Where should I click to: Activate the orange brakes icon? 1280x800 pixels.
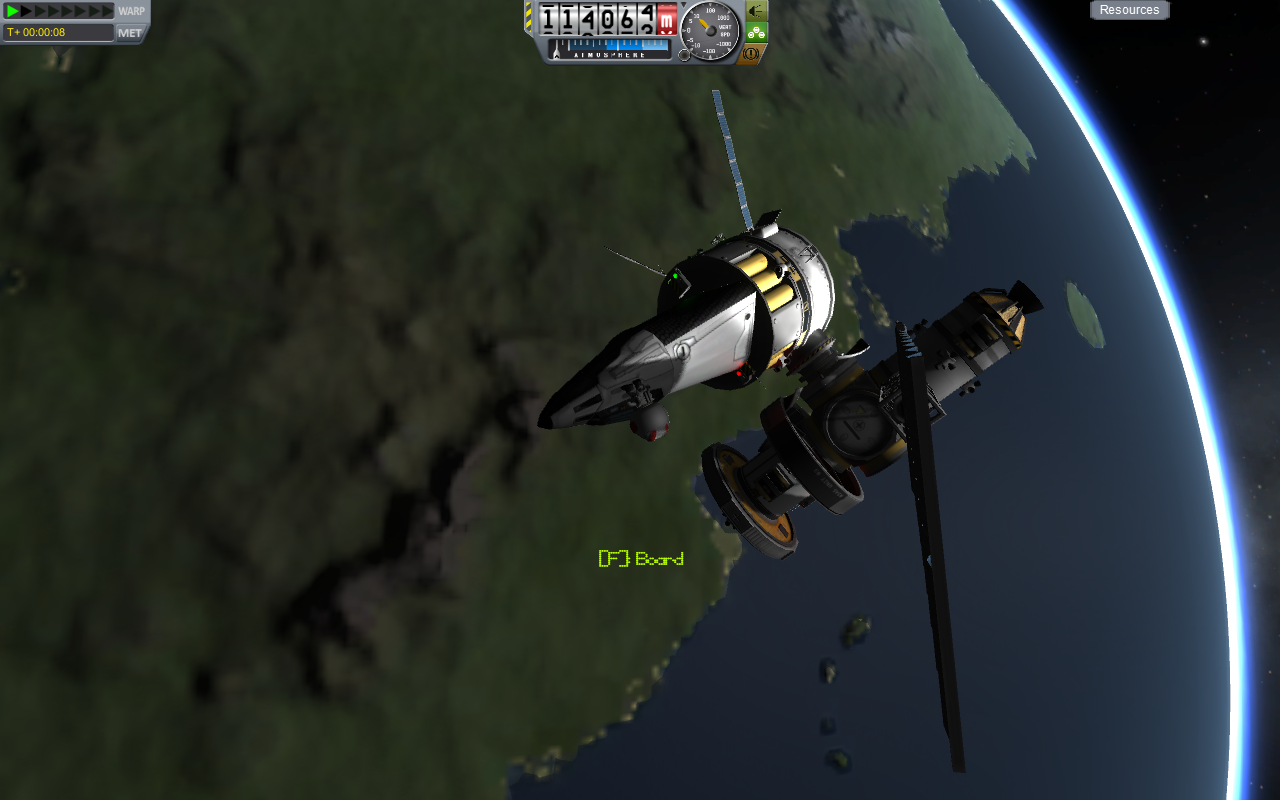coord(753,54)
